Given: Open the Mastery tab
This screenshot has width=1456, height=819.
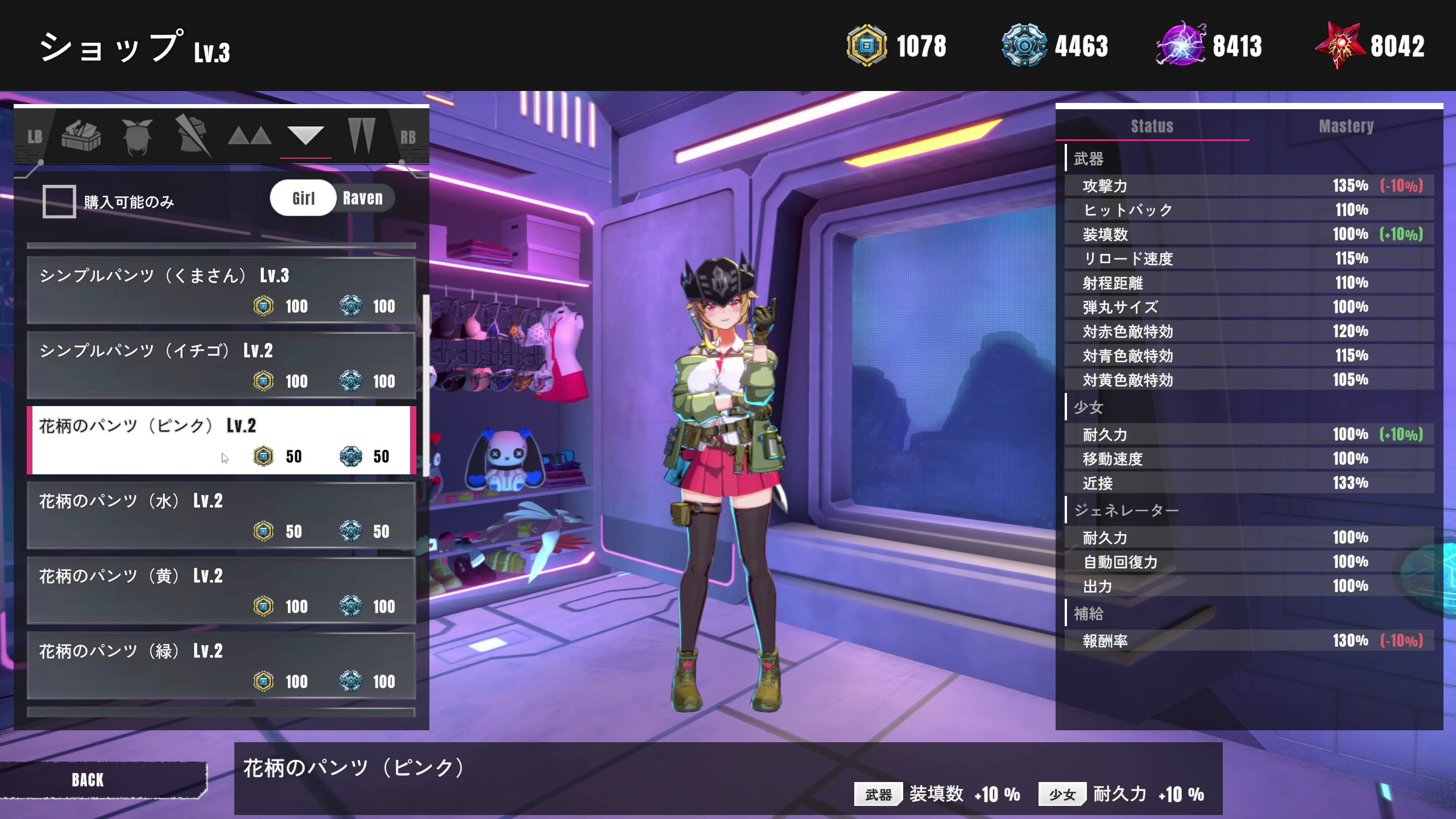Looking at the screenshot, I should click(1346, 126).
